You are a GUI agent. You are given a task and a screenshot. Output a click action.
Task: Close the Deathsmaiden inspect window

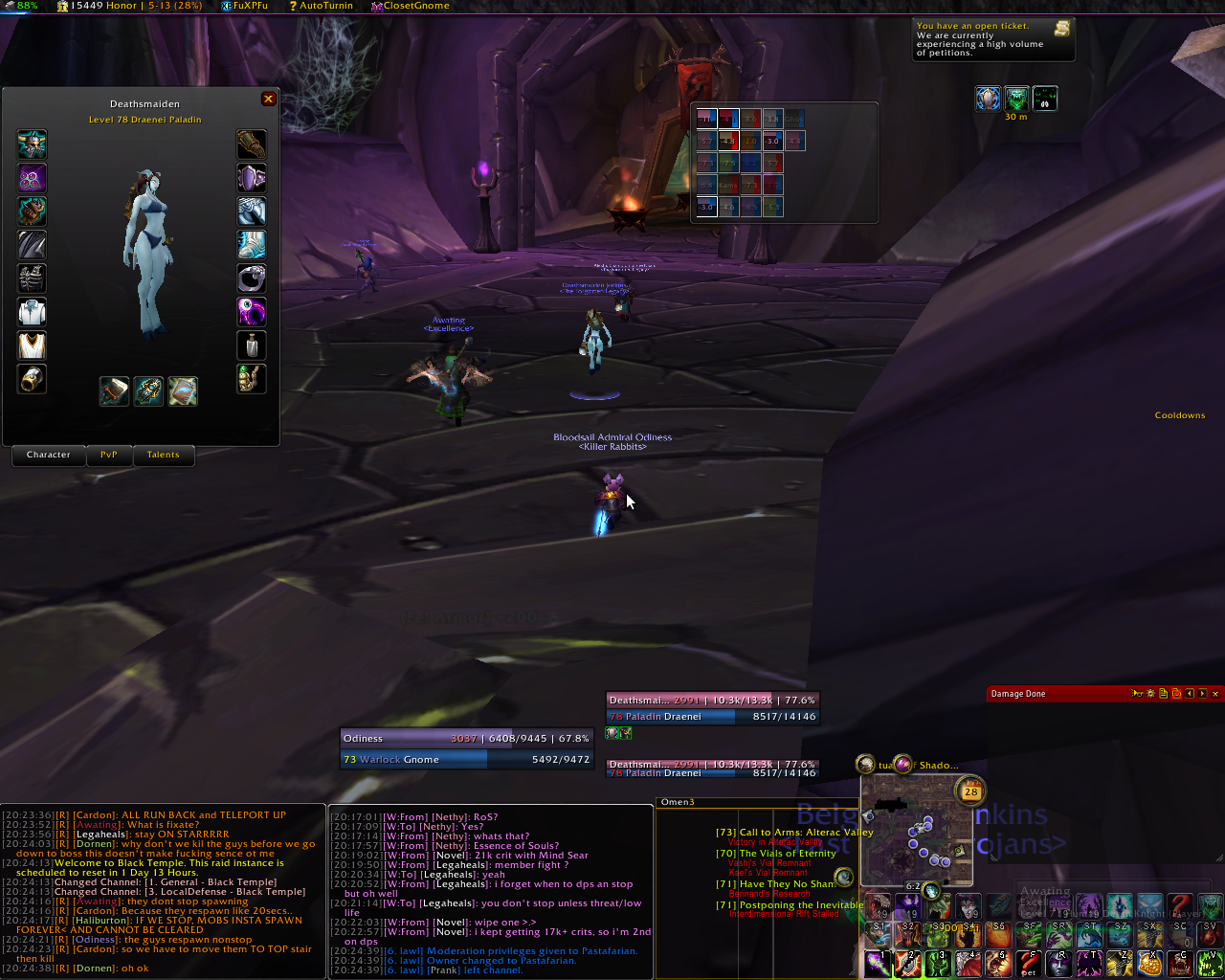coord(268,99)
